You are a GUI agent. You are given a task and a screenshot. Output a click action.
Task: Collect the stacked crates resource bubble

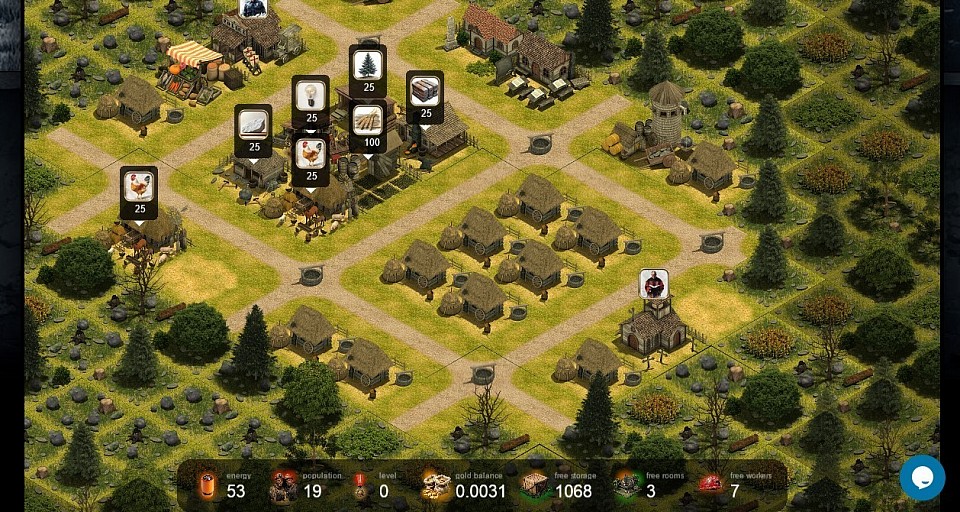point(425,93)
